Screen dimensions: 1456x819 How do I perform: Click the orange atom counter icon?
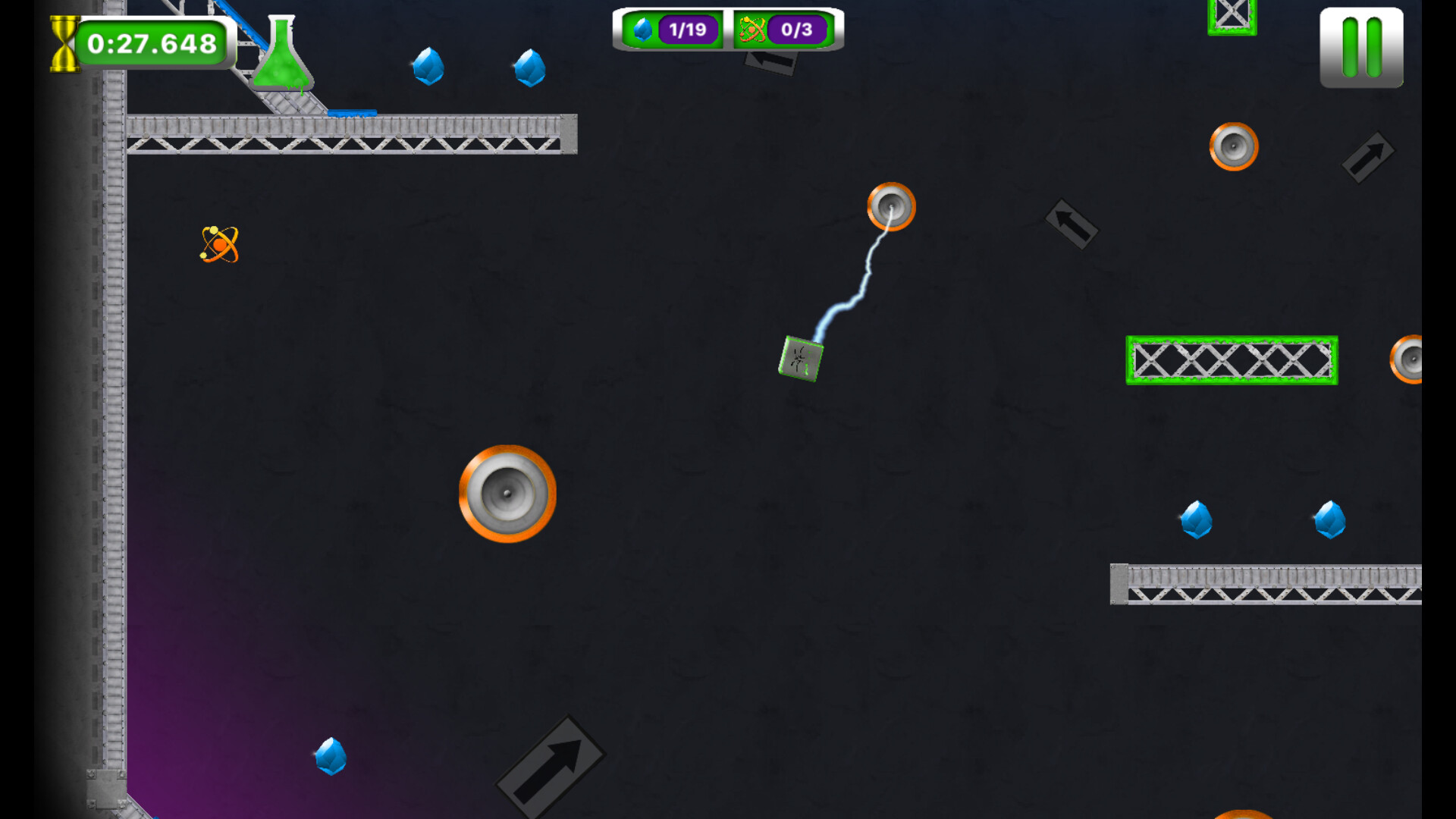pos(753,30)
